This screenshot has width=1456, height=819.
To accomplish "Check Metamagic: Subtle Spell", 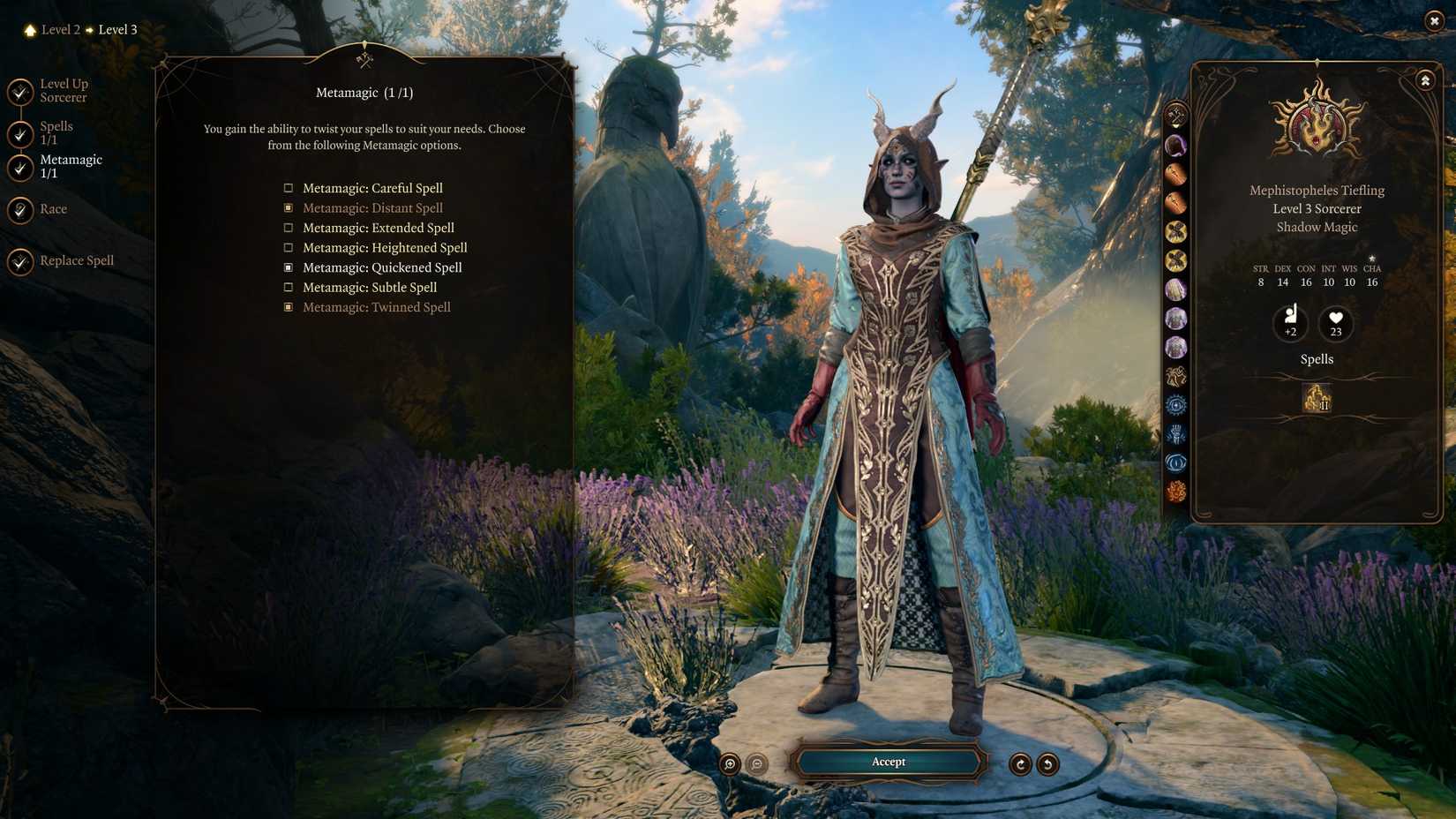I will click(288, 287).
